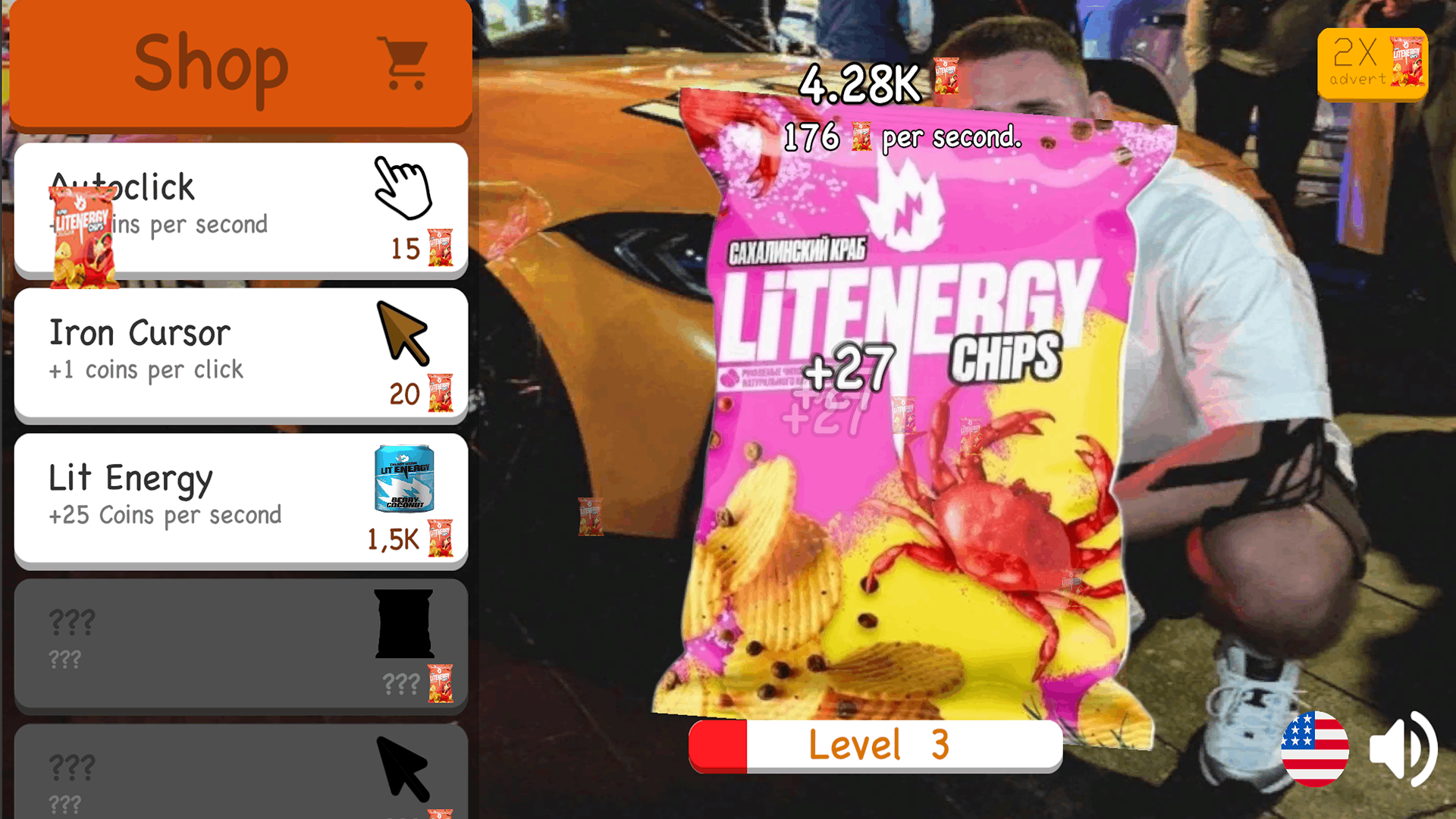Select the Level 3 bar at bottom
Image resolution: width=1456 pixels, height=819 pixels.
pyautogui.click(x=876, y=745)
